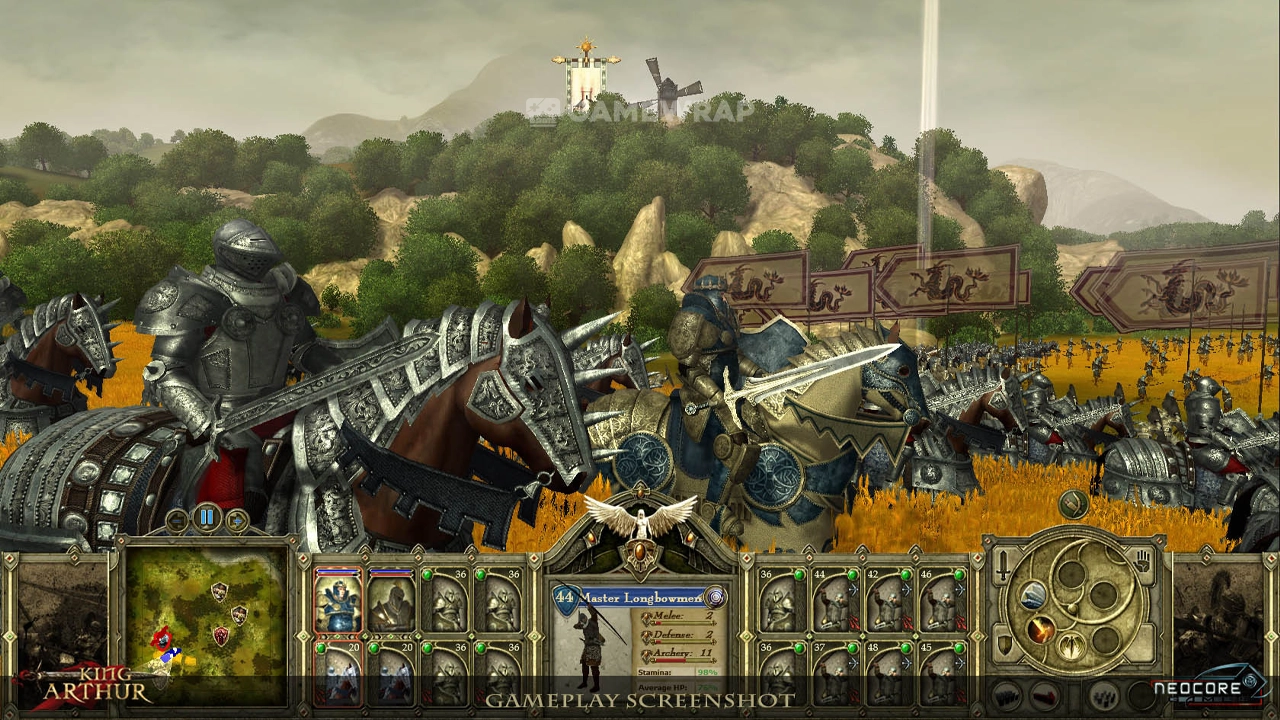Pick the archer unit card numbered 46
The width and height of the screenshot is (1280, 720).
click(x=941, y=600)
